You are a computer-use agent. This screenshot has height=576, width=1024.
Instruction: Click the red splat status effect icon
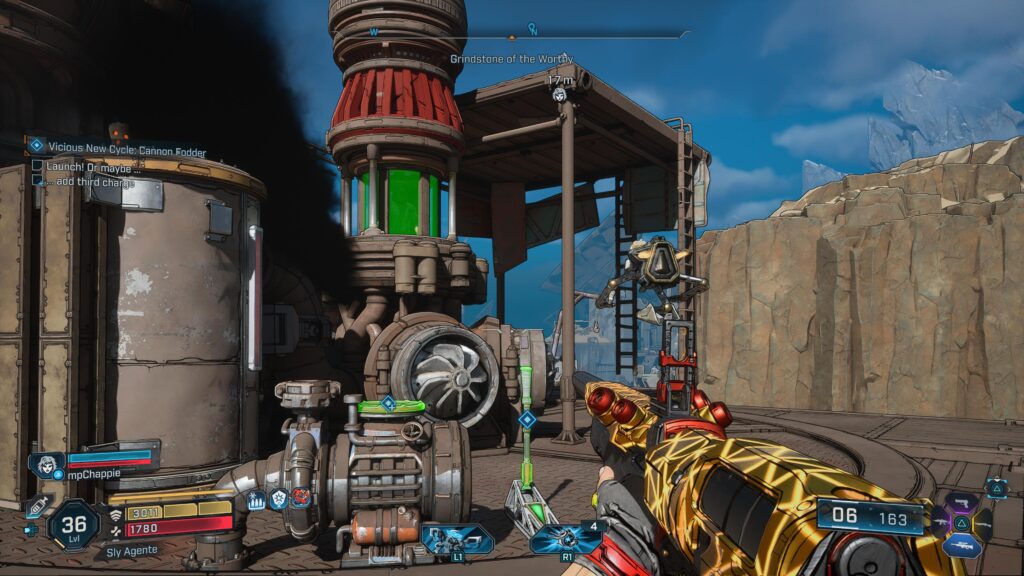click(300, 498)
